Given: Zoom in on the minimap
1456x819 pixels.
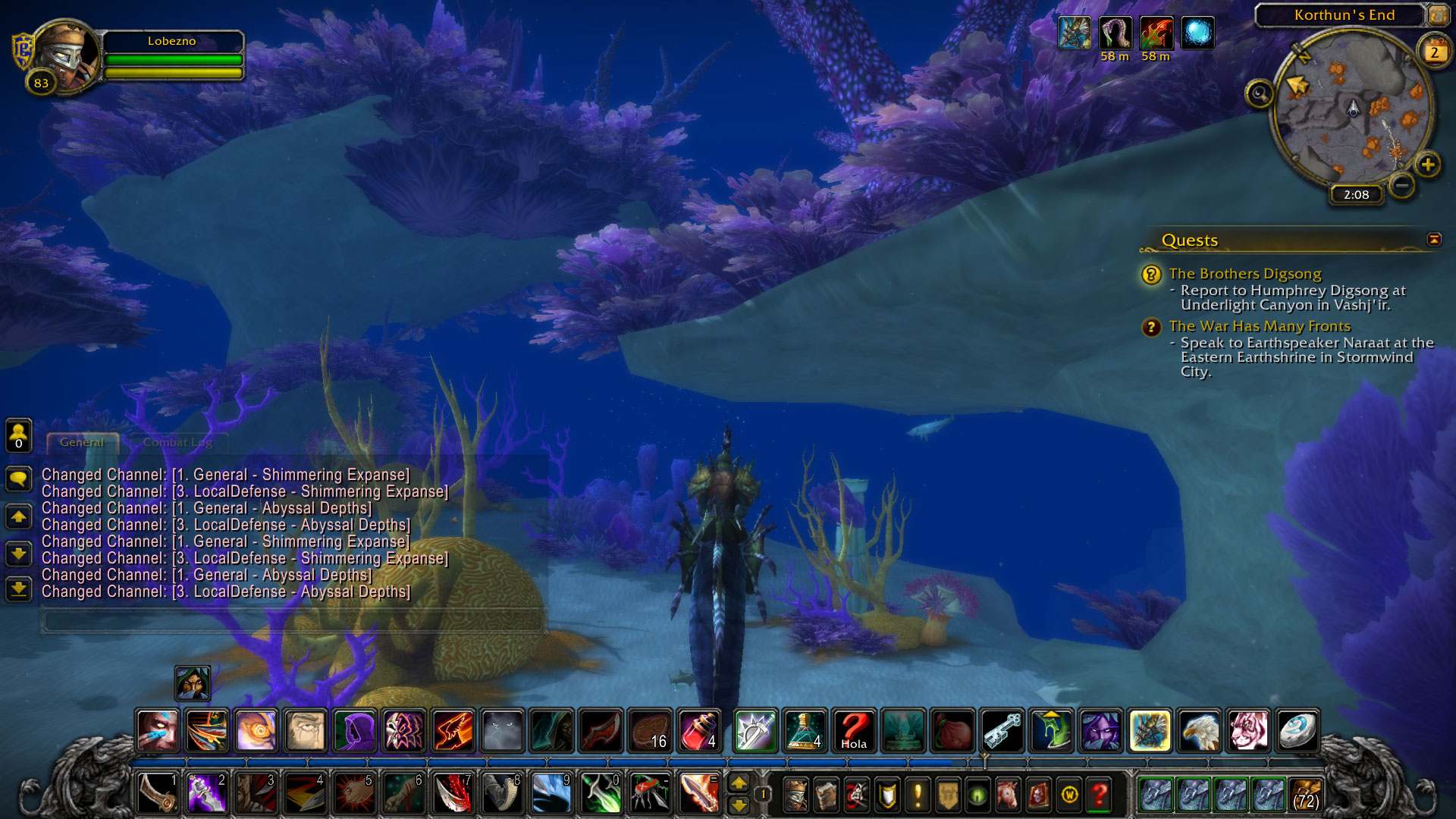Looking at the screenshot, I should pos(1427,165).
